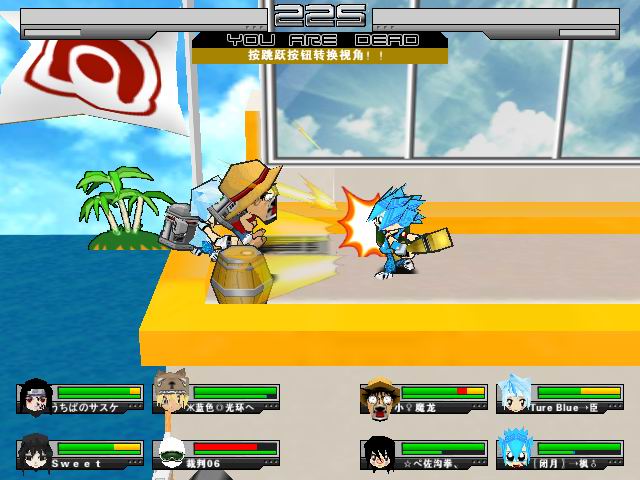Image resolution: width=640 pixels, height=480 pixels.
Task: Click the wolf-hat player portrait
Action: 172,392
